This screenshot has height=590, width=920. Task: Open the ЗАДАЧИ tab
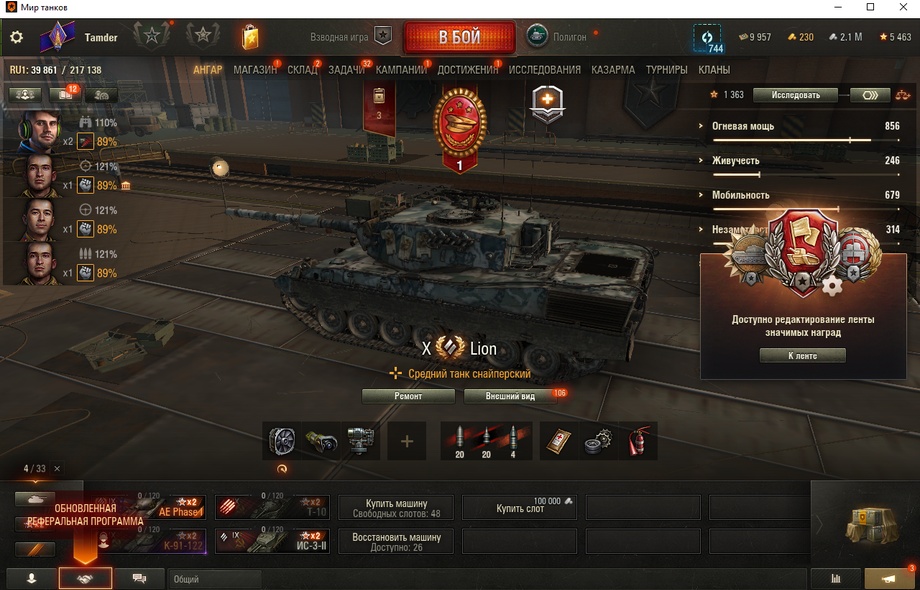click(x=346, y=70)
